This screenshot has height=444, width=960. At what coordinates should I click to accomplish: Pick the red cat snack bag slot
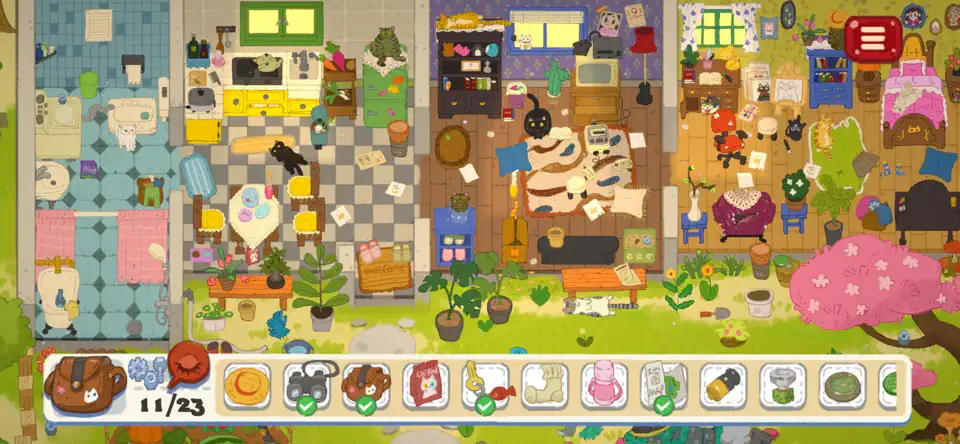(426, 385)
